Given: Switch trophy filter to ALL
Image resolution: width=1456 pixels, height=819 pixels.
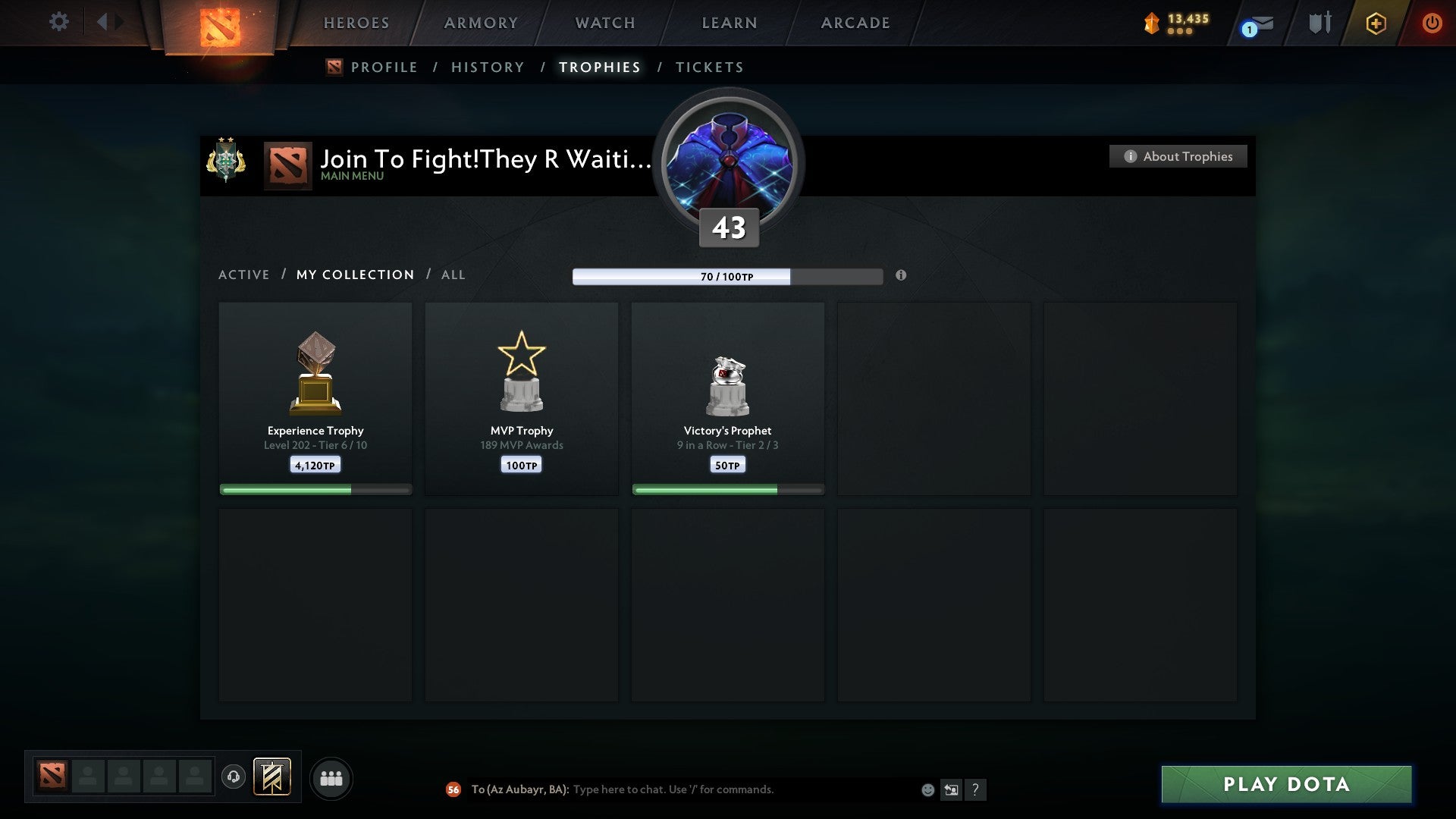Looking at the screenshot, I should (x=453, y=275).
